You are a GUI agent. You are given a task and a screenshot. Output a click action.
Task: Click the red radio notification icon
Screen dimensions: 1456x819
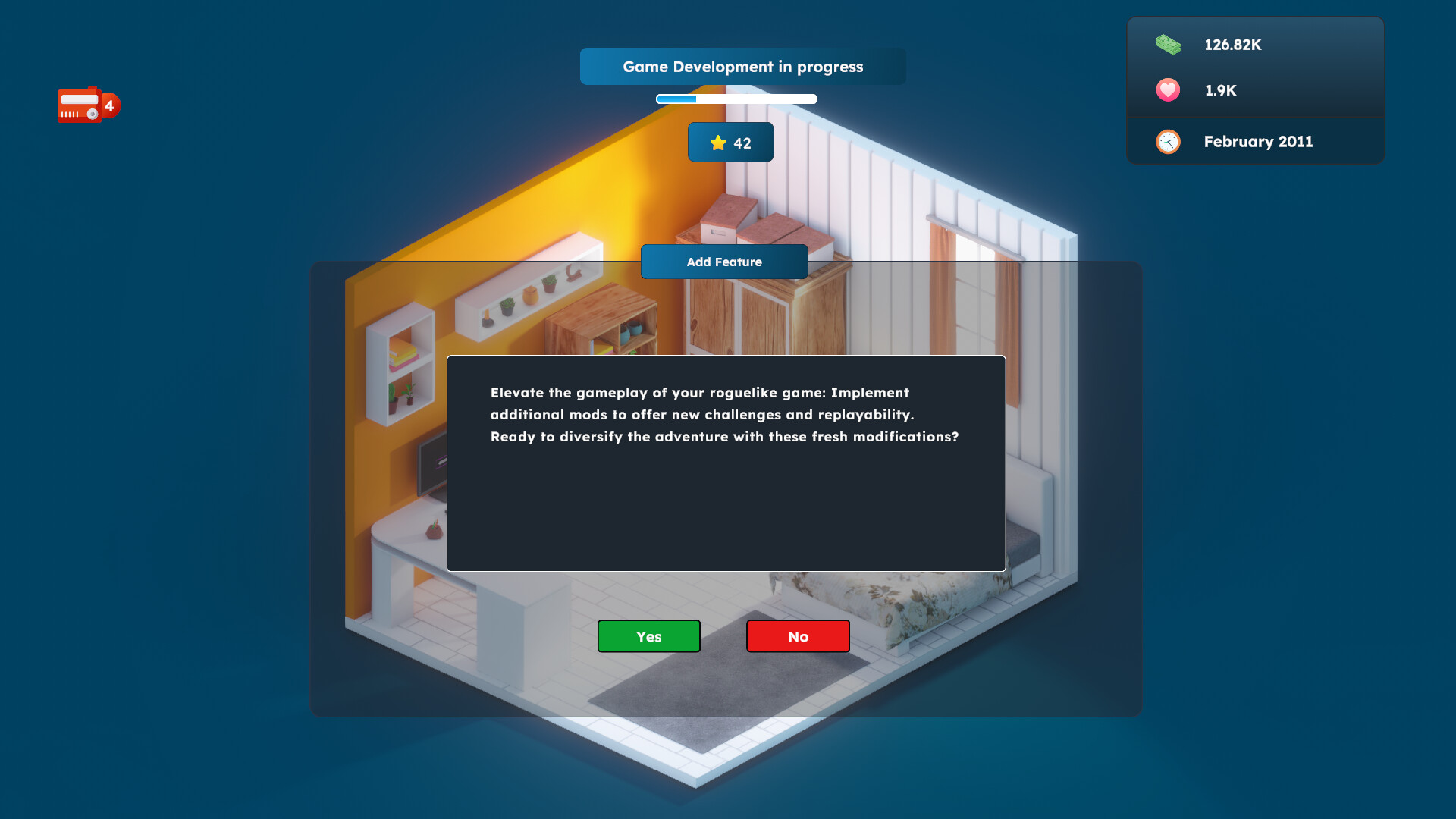(x=80, y=105)
